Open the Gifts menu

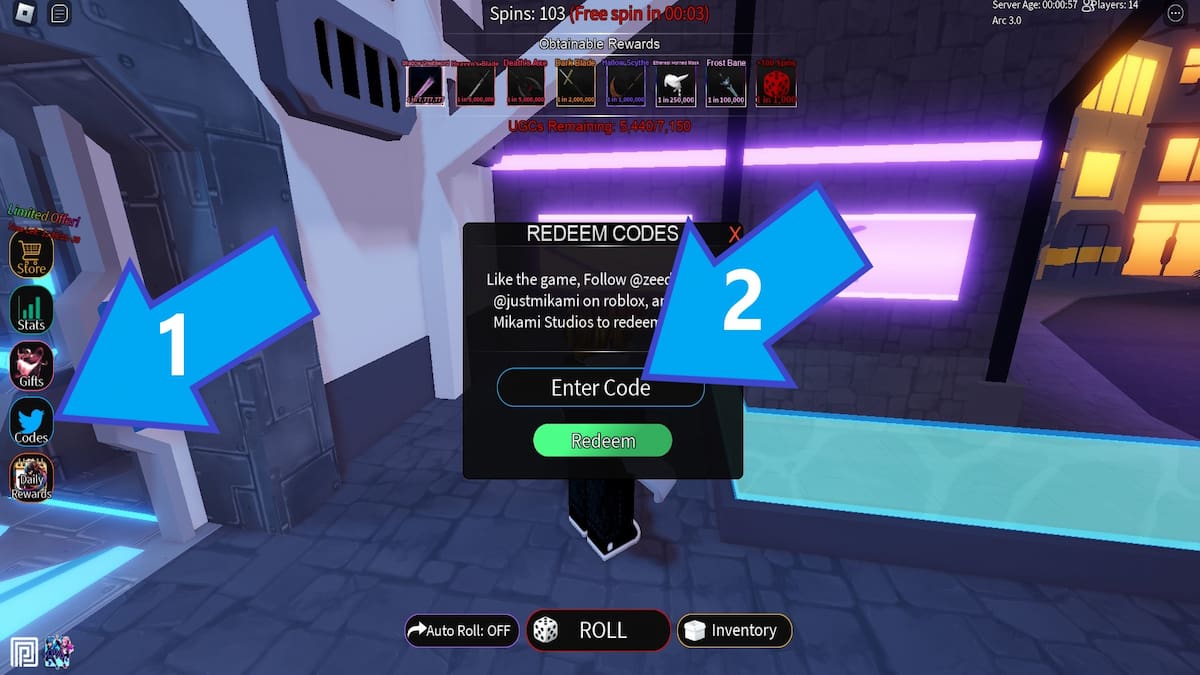pos(31,366)
